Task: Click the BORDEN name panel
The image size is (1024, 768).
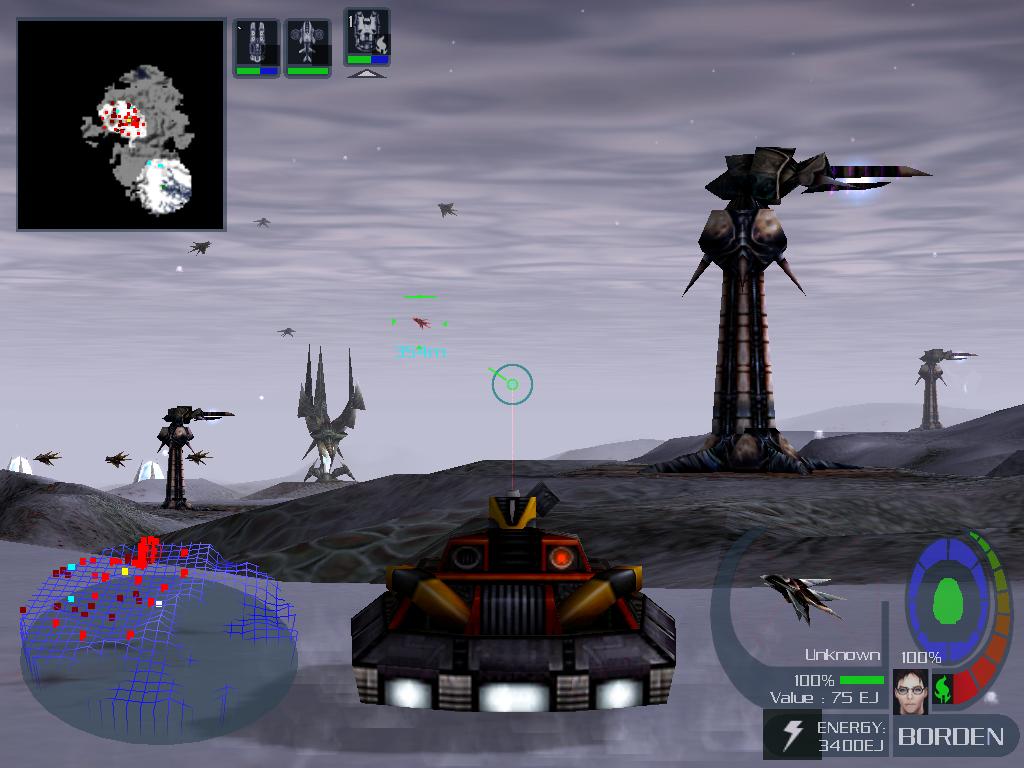Action: point(950,737)
